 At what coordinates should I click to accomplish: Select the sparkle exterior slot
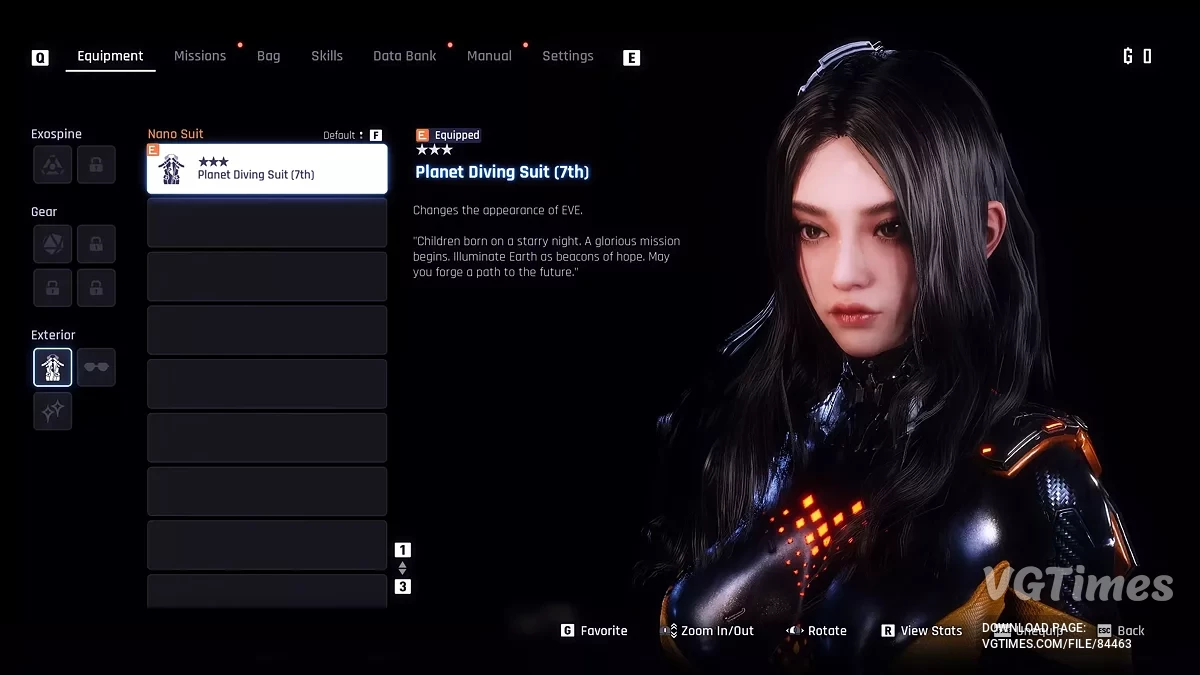click(53, 411)
